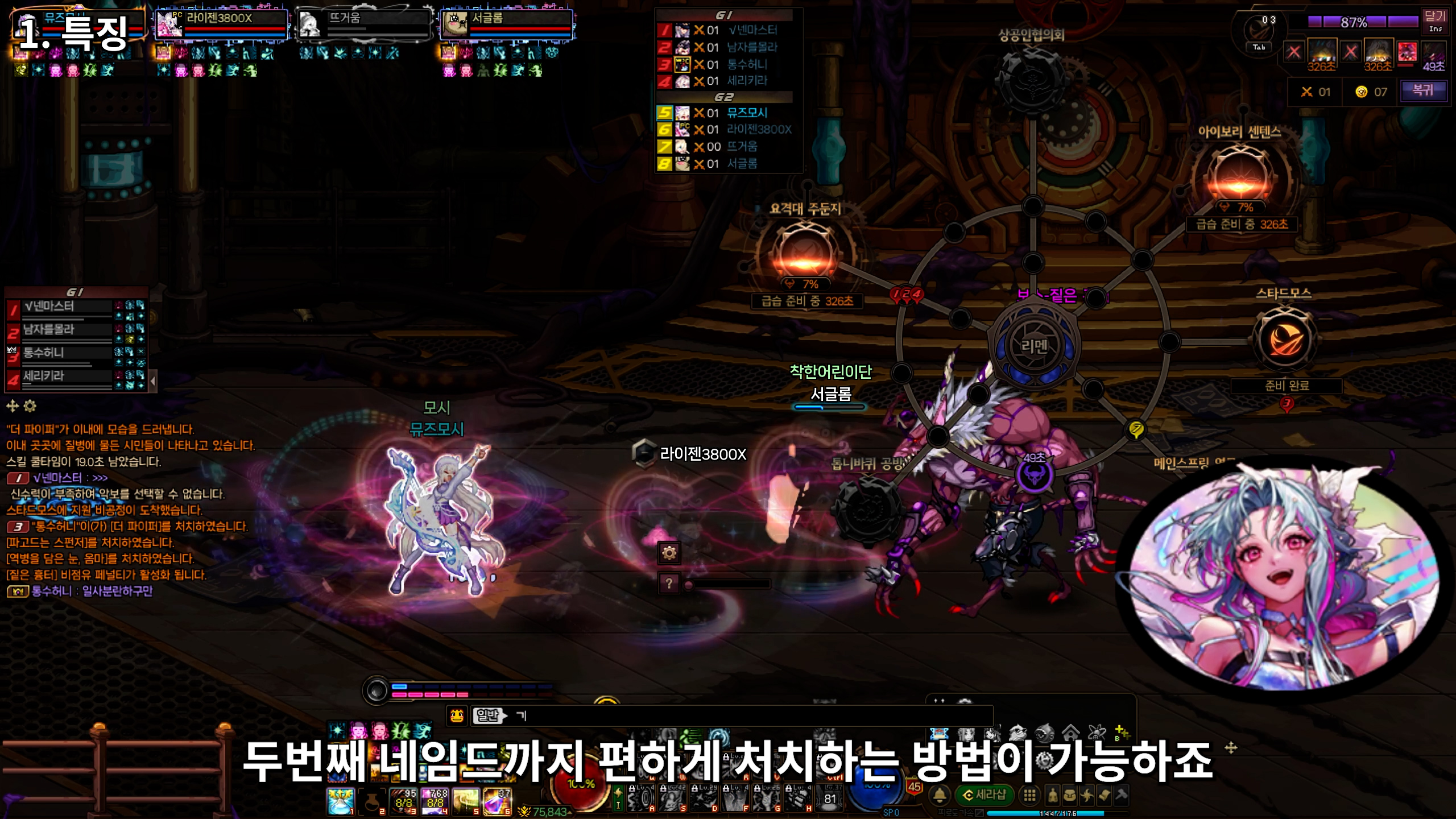
Task: Choose the central 리멘 node
Action: pos(1033,346)
